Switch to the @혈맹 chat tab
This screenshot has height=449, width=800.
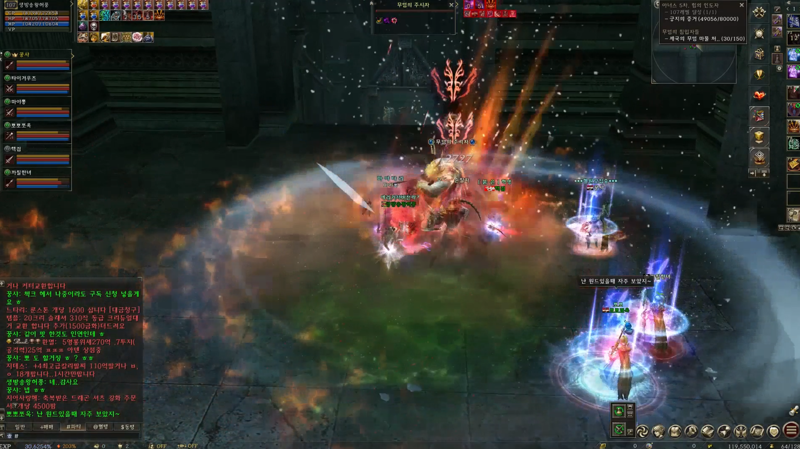pyautogui.click(x=100, y=427)
